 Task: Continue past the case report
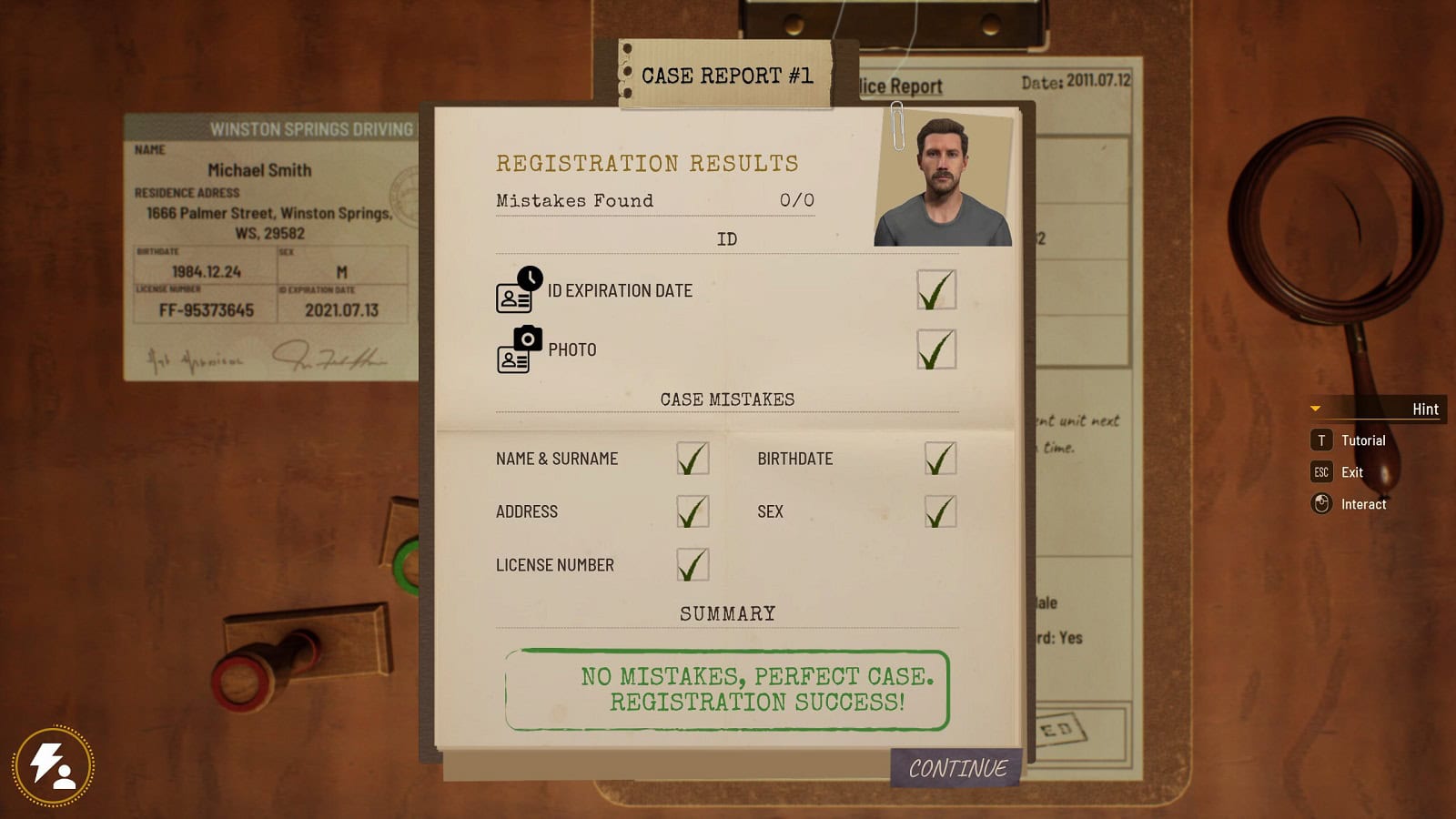tap(957, 768)
